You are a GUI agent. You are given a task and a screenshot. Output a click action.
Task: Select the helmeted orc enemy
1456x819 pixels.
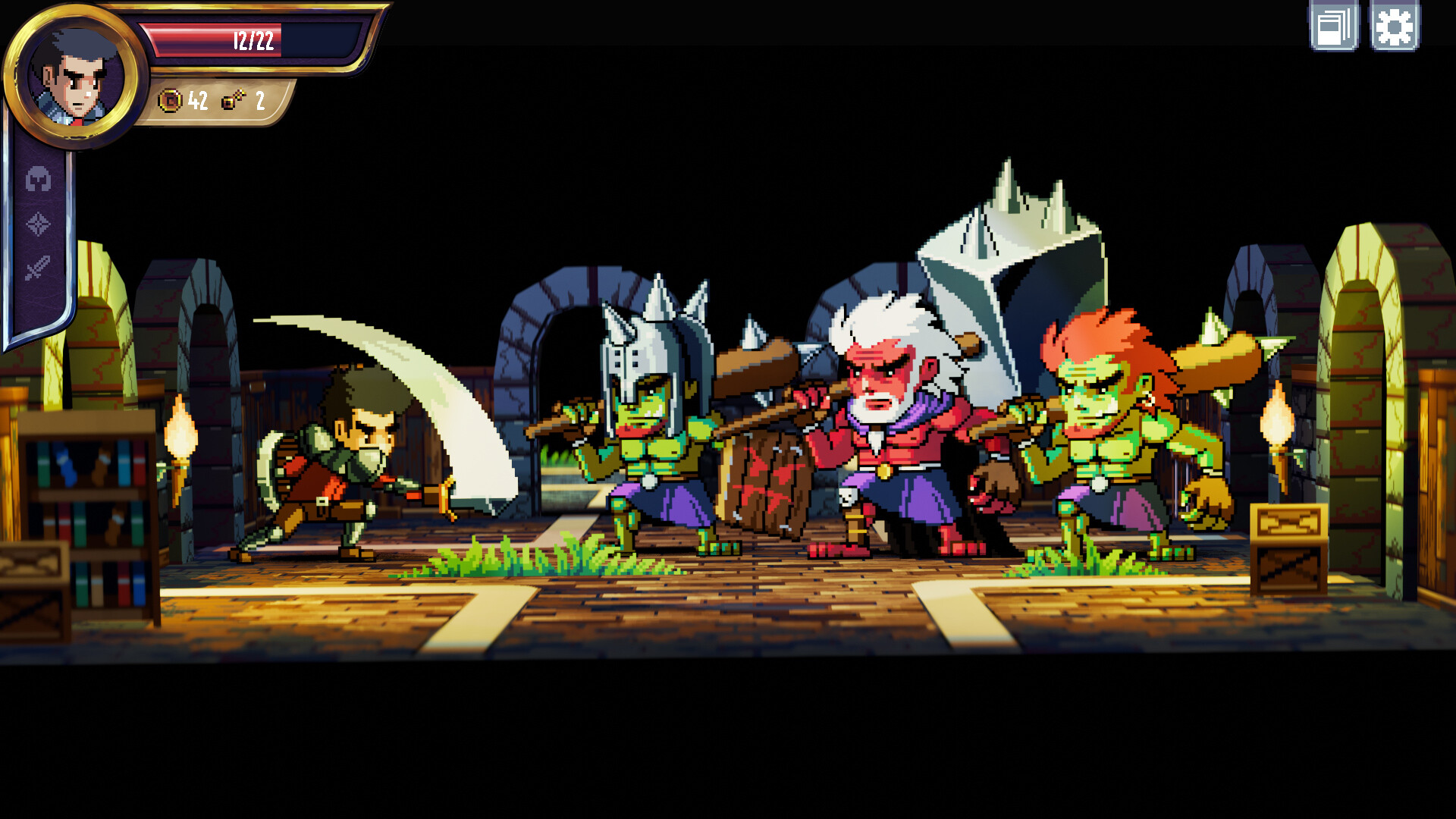[652, 447]
